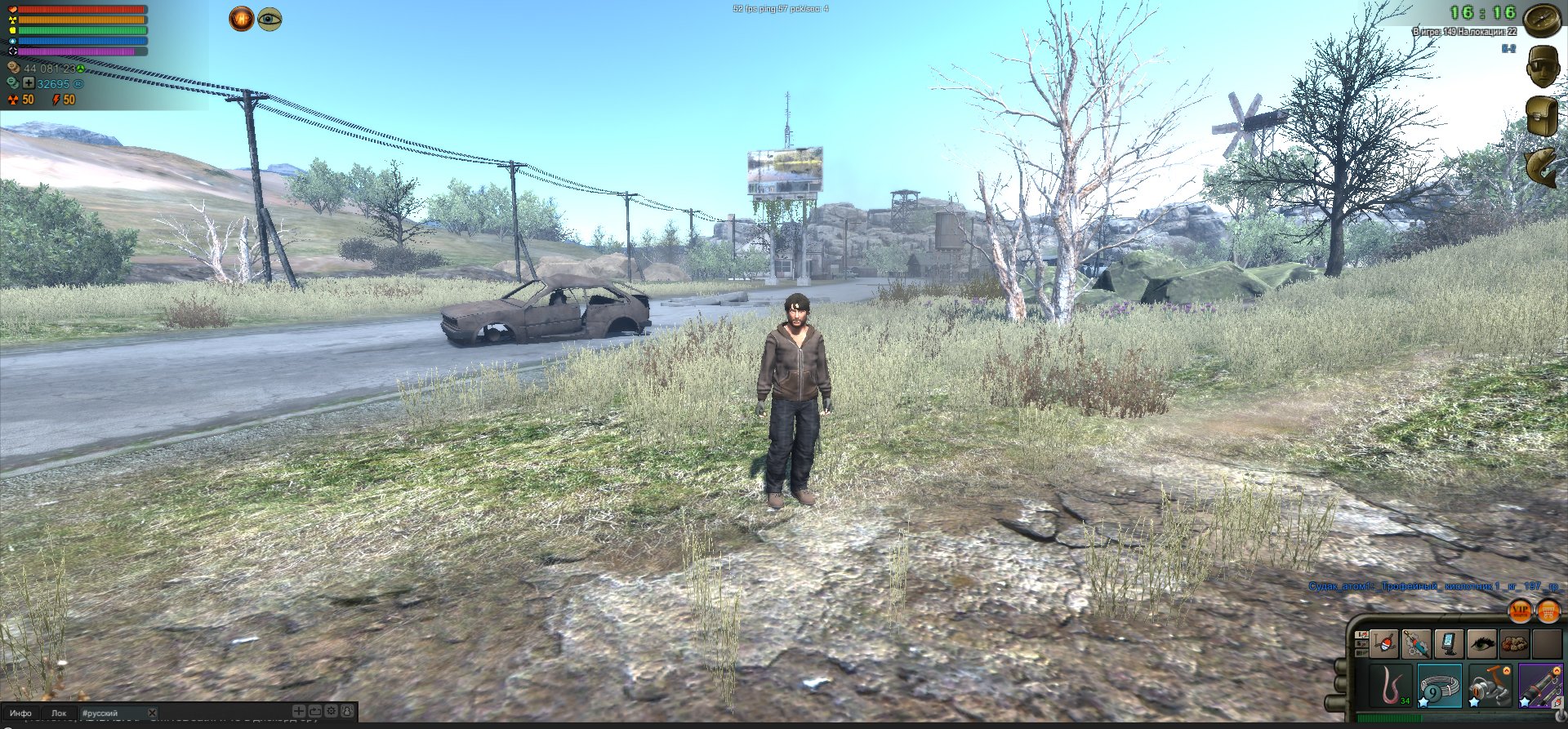Viewport: 1568px width, 729px height.
Task: Expand a new chat tab with the plus icon
Action: pyautogui.click(x=299, y=712)
